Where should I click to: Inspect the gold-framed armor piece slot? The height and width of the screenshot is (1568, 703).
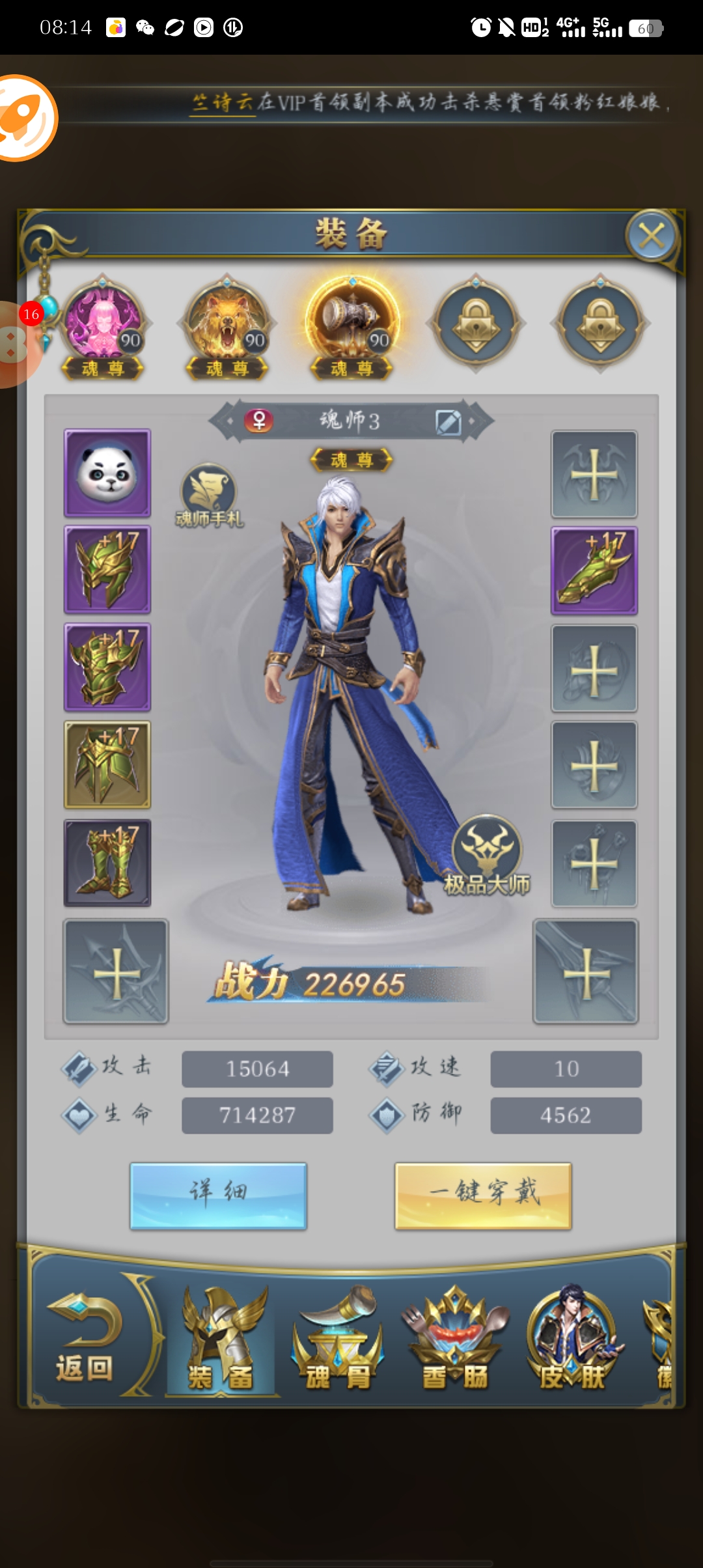pyautogui.click(x=107, y=765)
